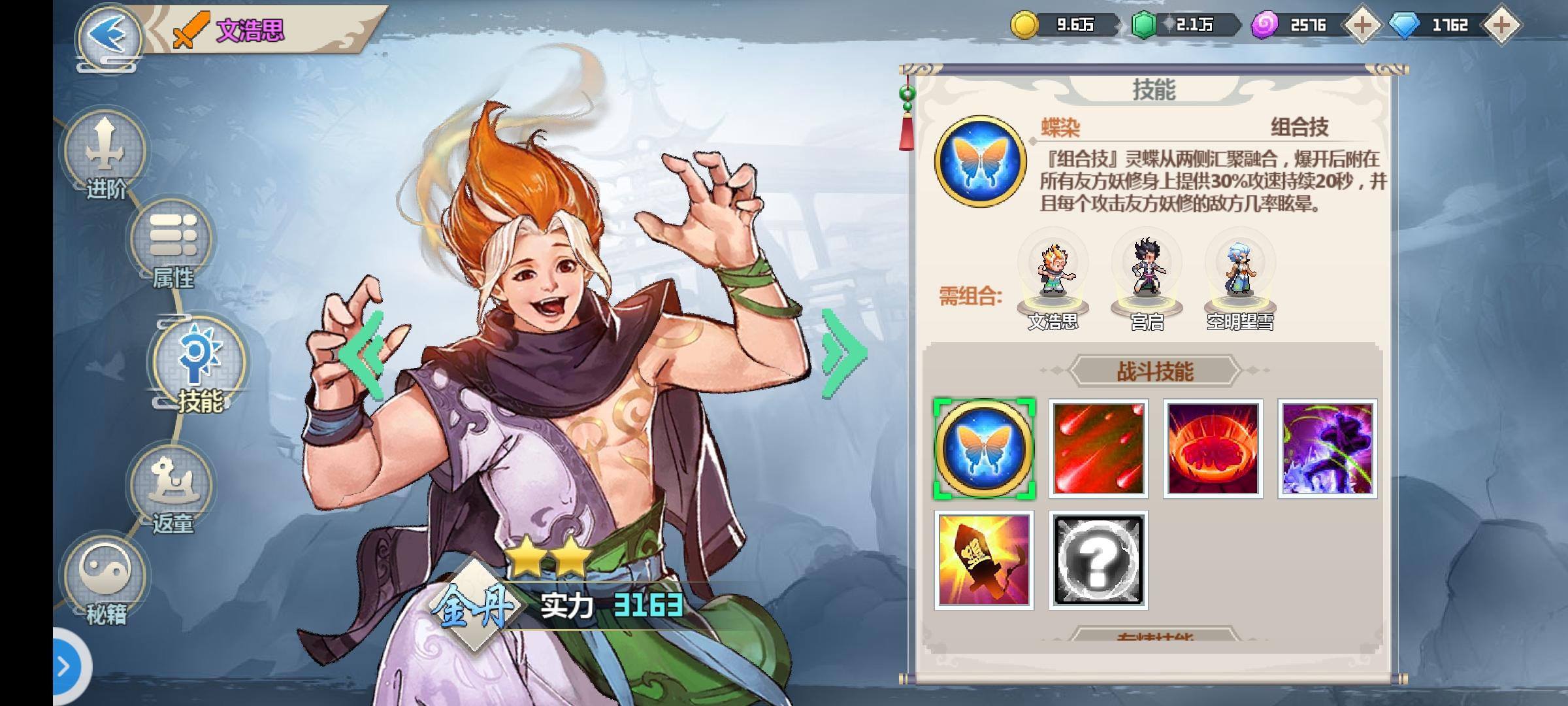View the fiery ring battle skill
Viewport: 1568px width, 706px height.
[x=1212, y=446]
